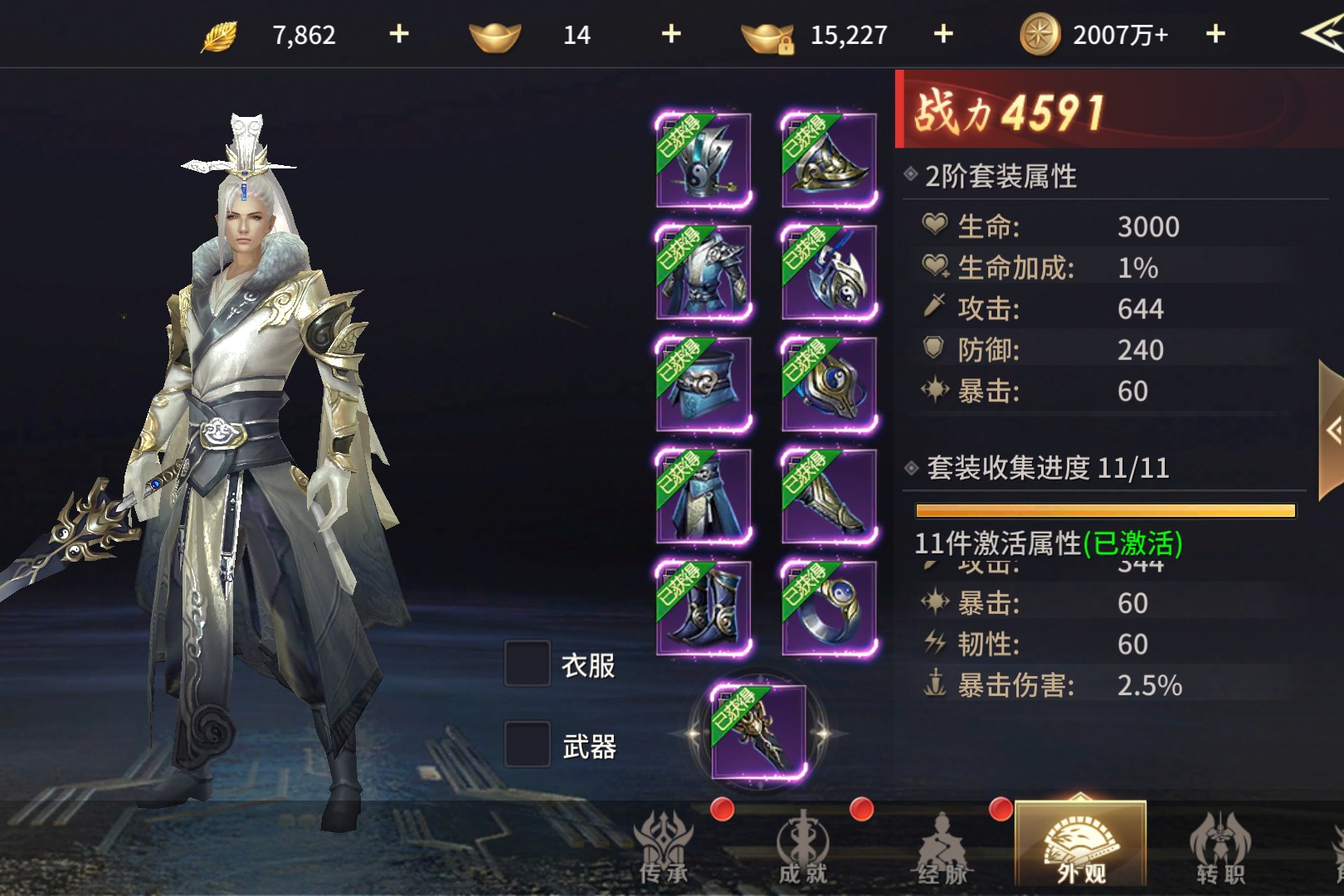The width and height of the screenshot is (1344, 896).
Task: Switch to the 成就 (Achievements) tab
Action: click(x=802, y=846)
